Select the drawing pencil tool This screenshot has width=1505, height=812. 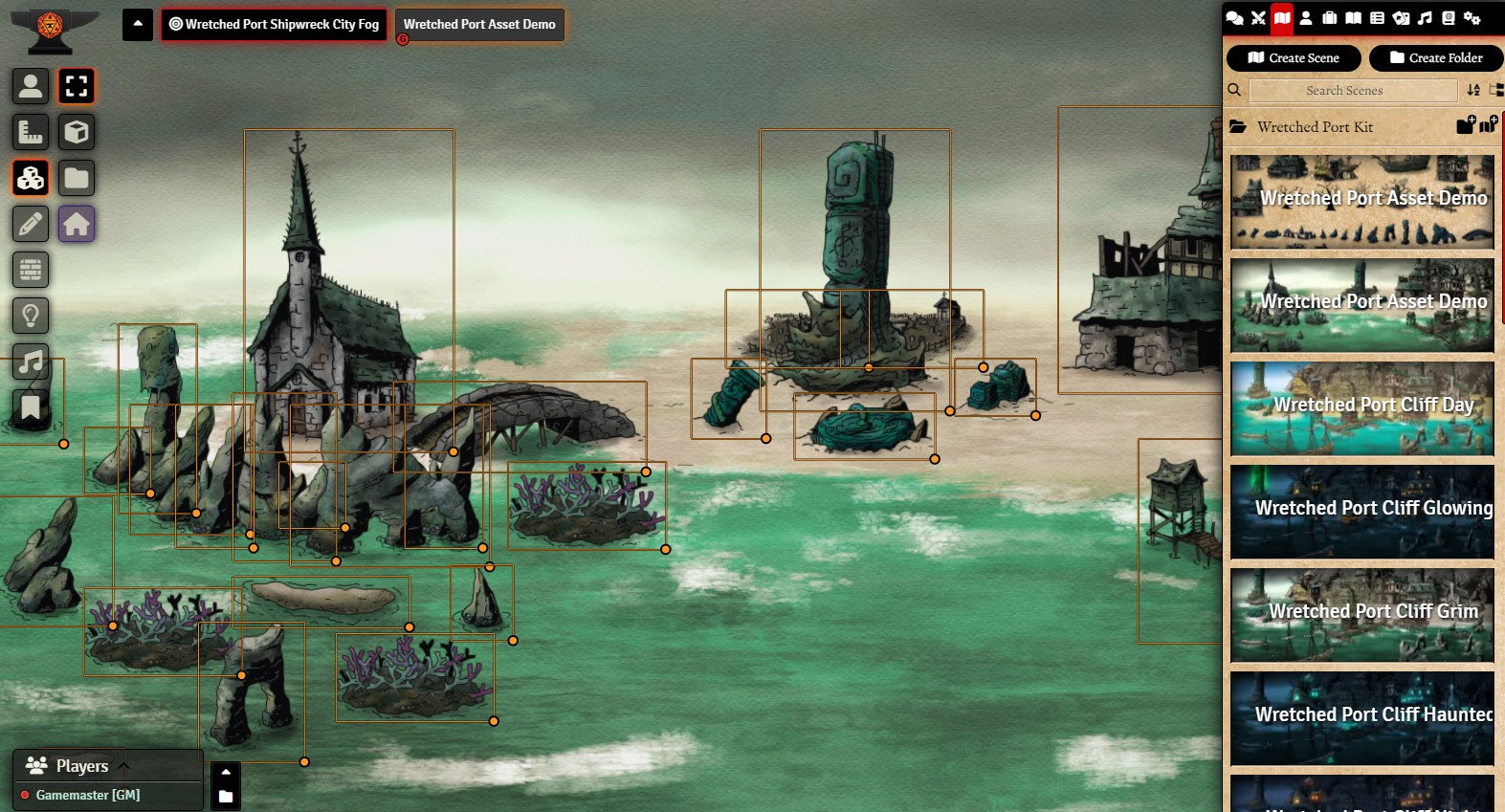coord(31,224)
